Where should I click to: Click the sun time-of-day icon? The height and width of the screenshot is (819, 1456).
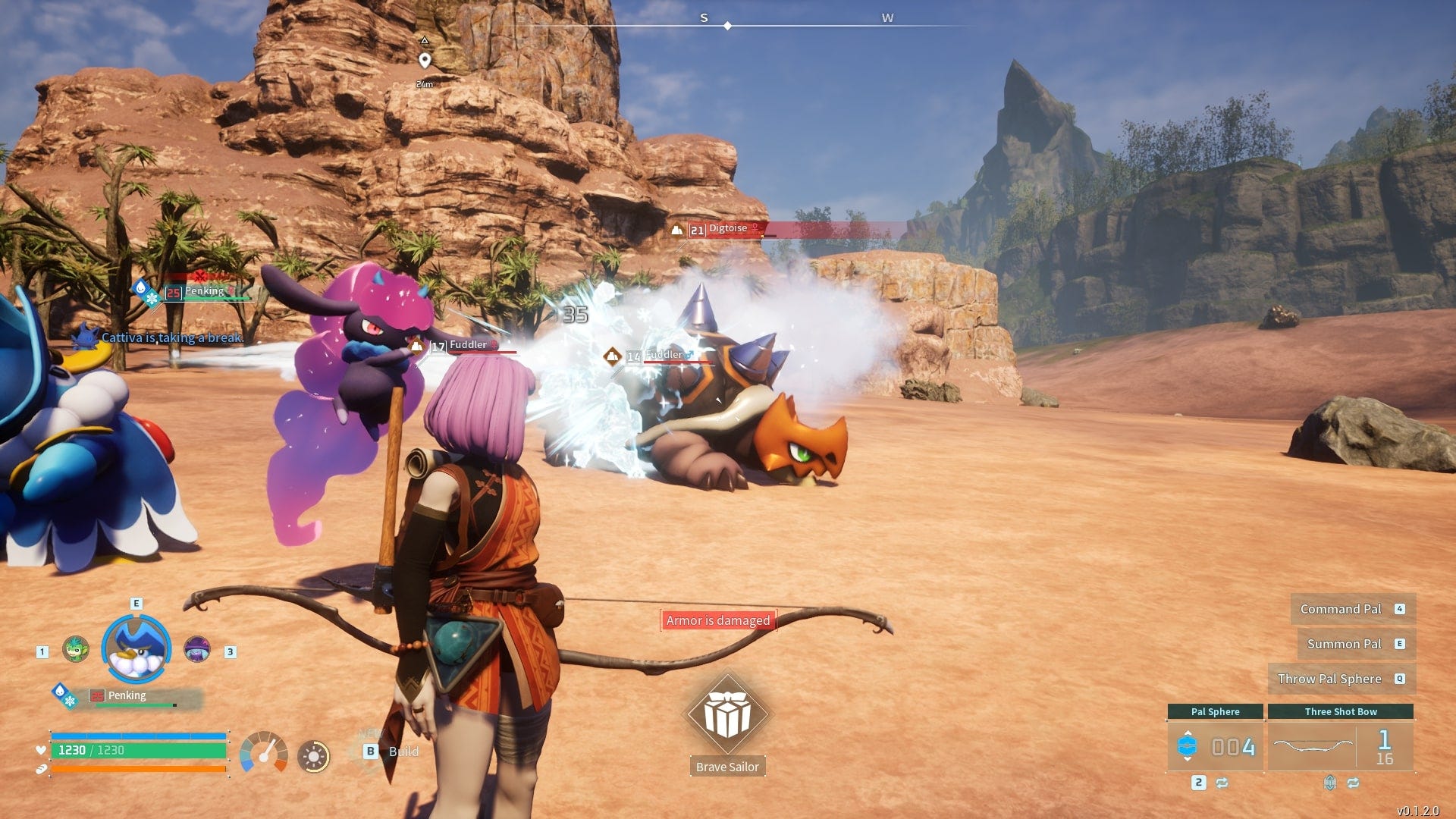pos(314,756)
